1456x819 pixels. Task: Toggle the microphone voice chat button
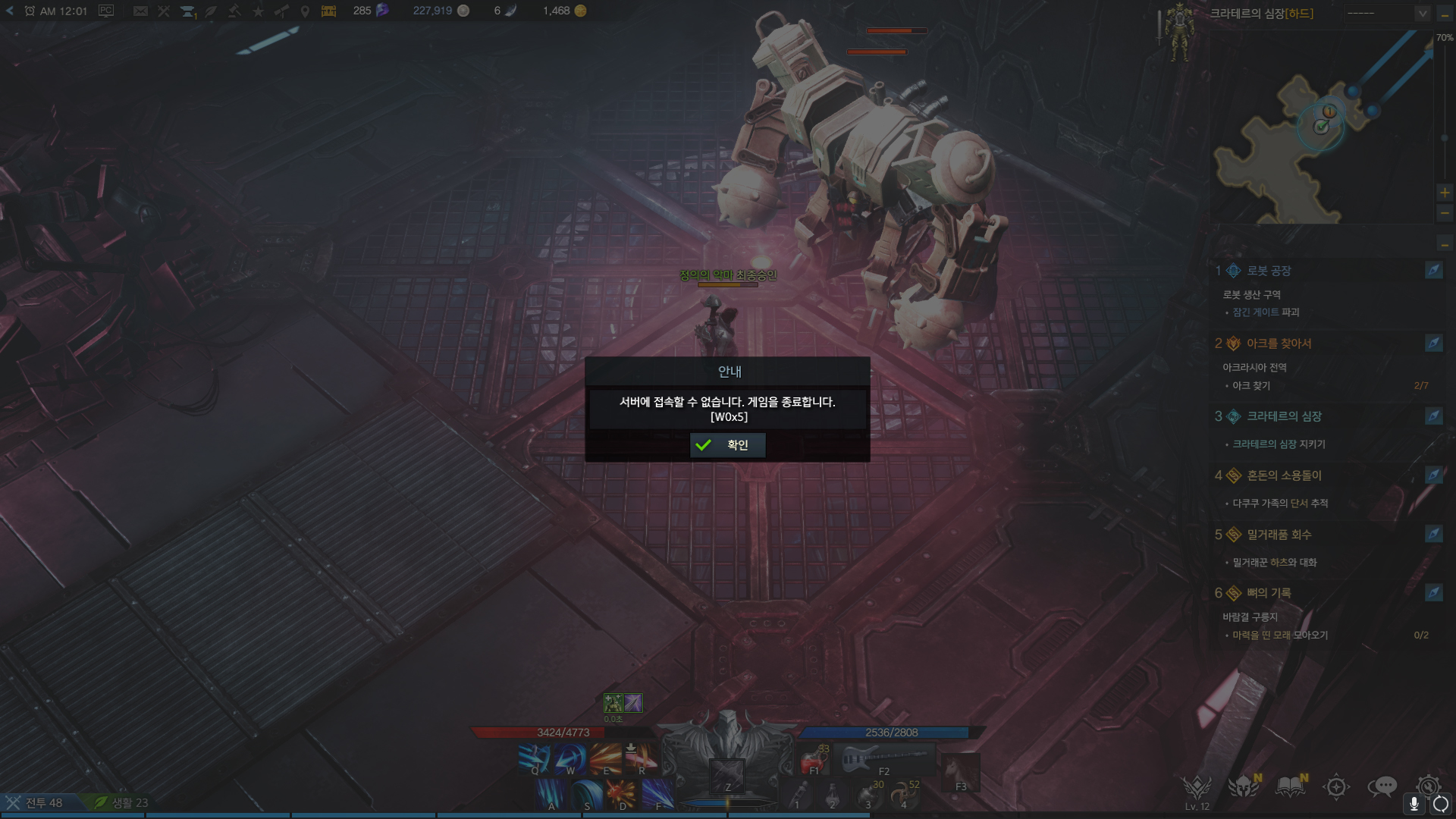coord(1414,804)
